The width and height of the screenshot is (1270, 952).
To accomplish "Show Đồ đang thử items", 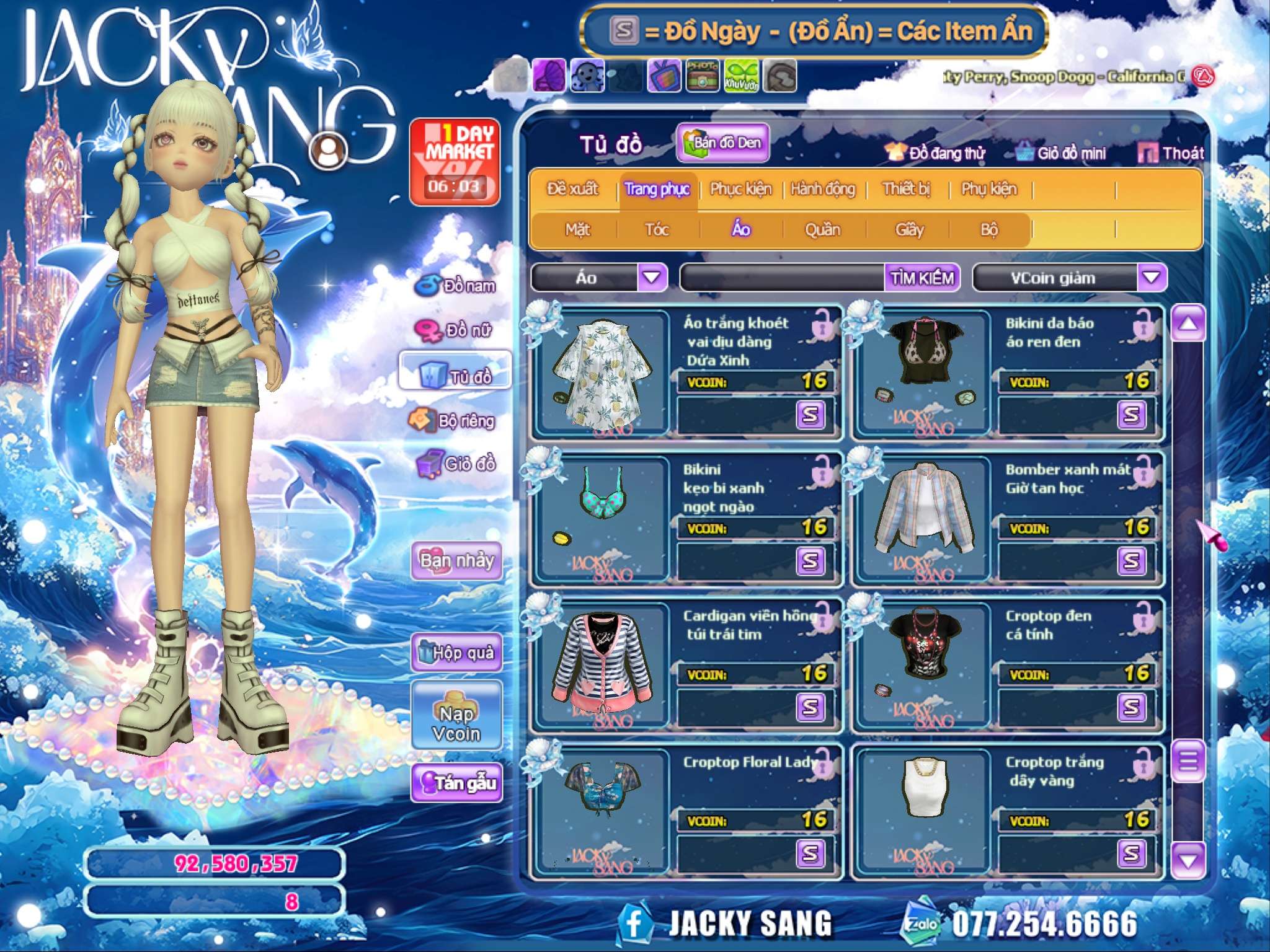I will click(x=936, y=153).
